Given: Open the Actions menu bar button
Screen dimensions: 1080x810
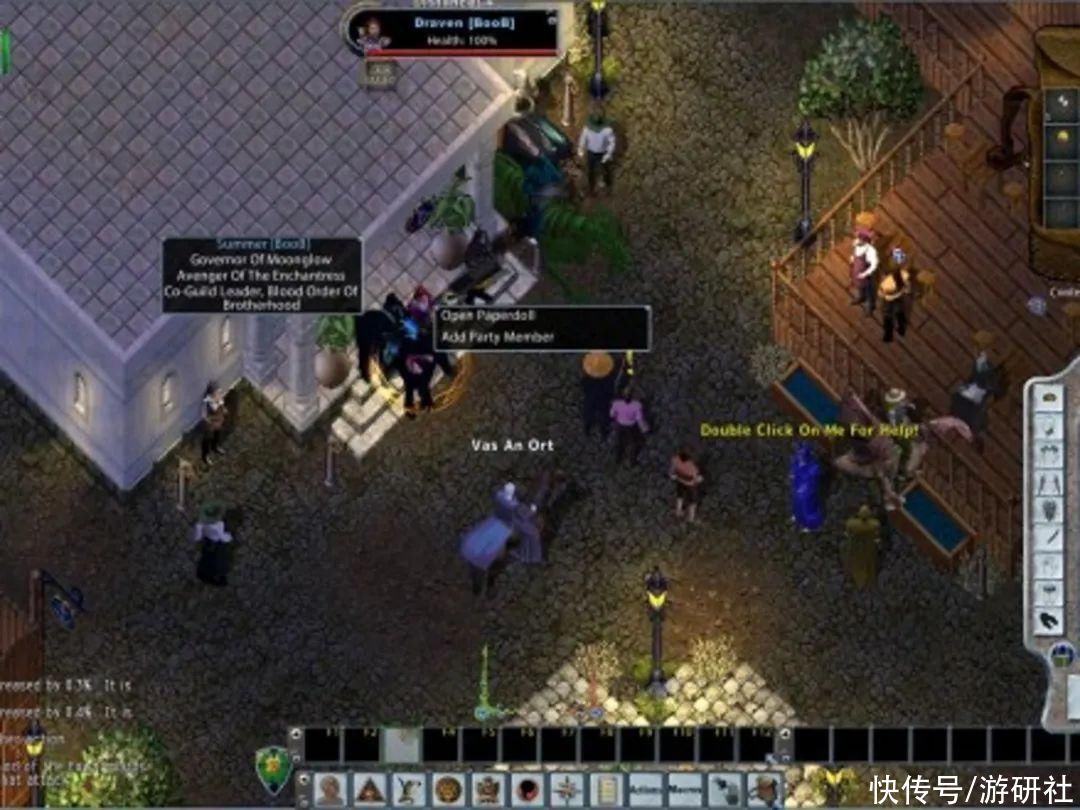Looking at the screenshot, I should pos(645,788).
